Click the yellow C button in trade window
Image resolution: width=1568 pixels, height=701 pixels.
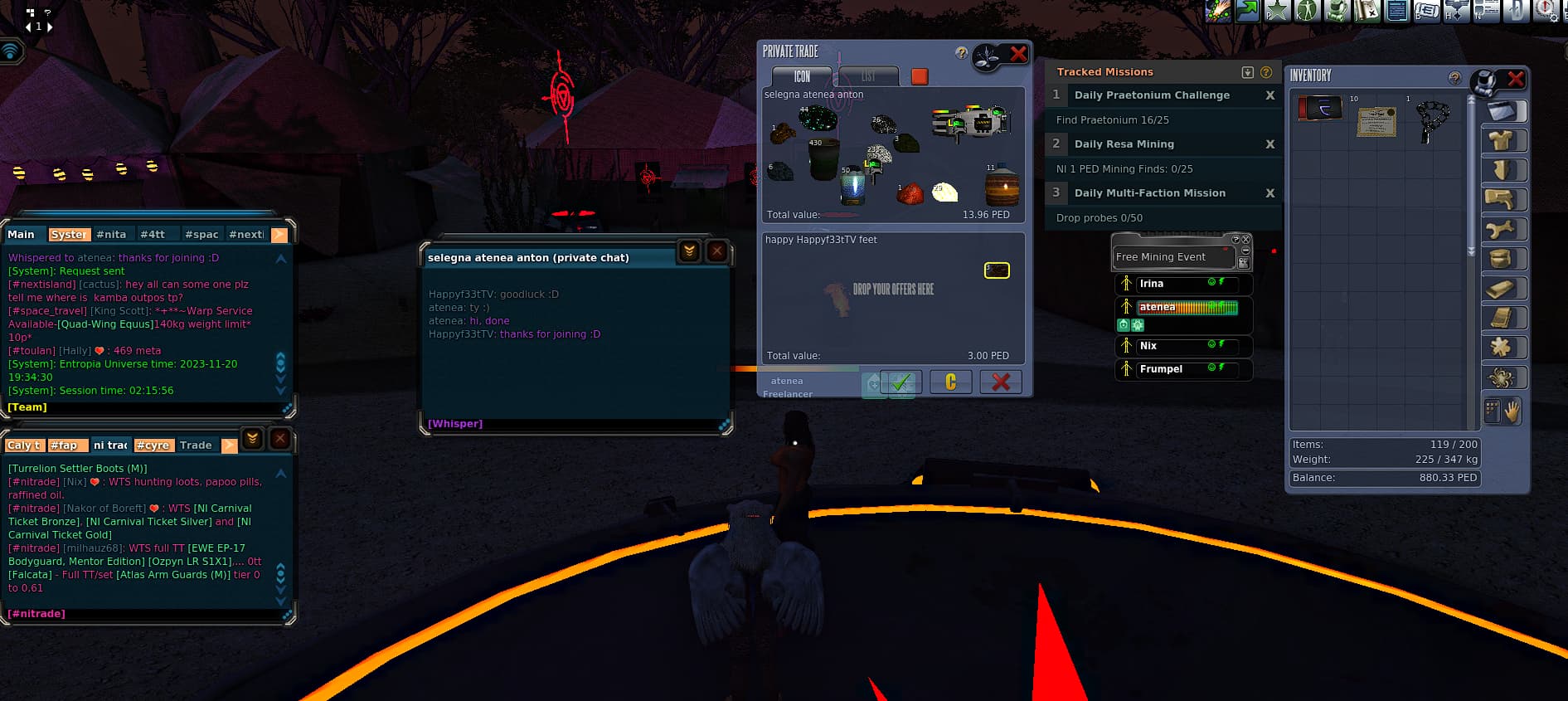click(950, 382)
